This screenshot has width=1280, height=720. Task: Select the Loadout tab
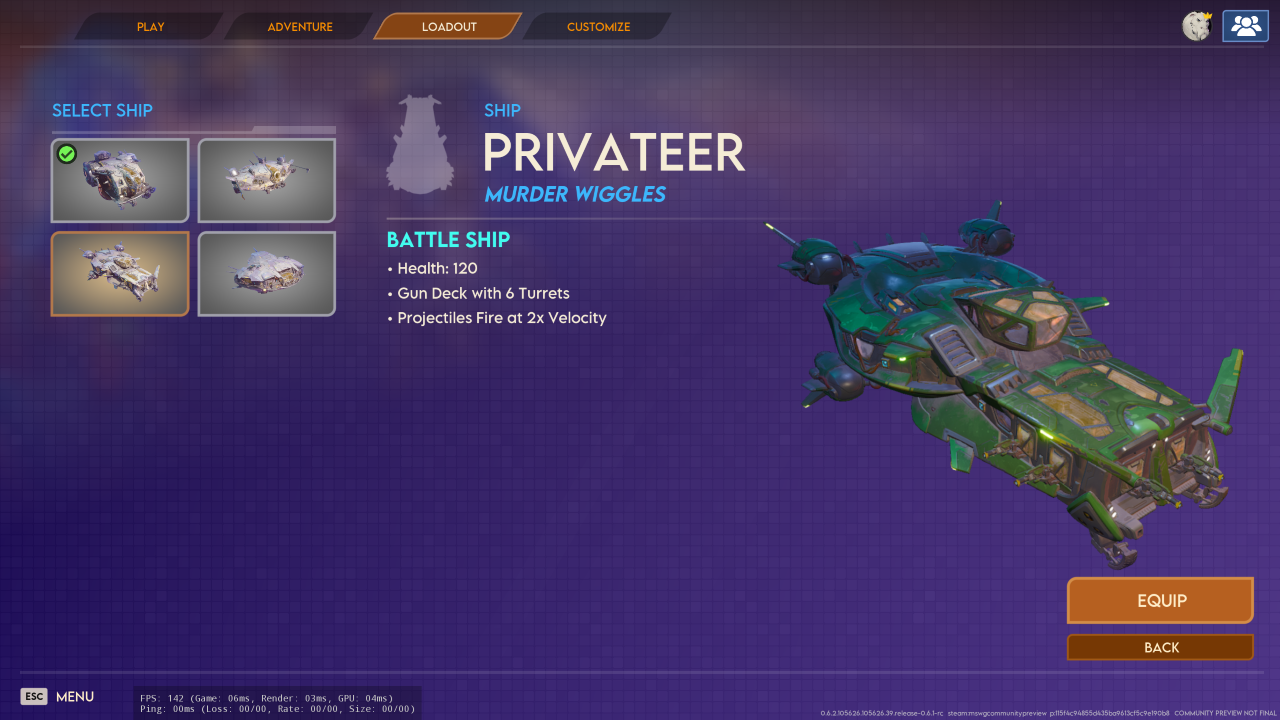coord(448,27)
